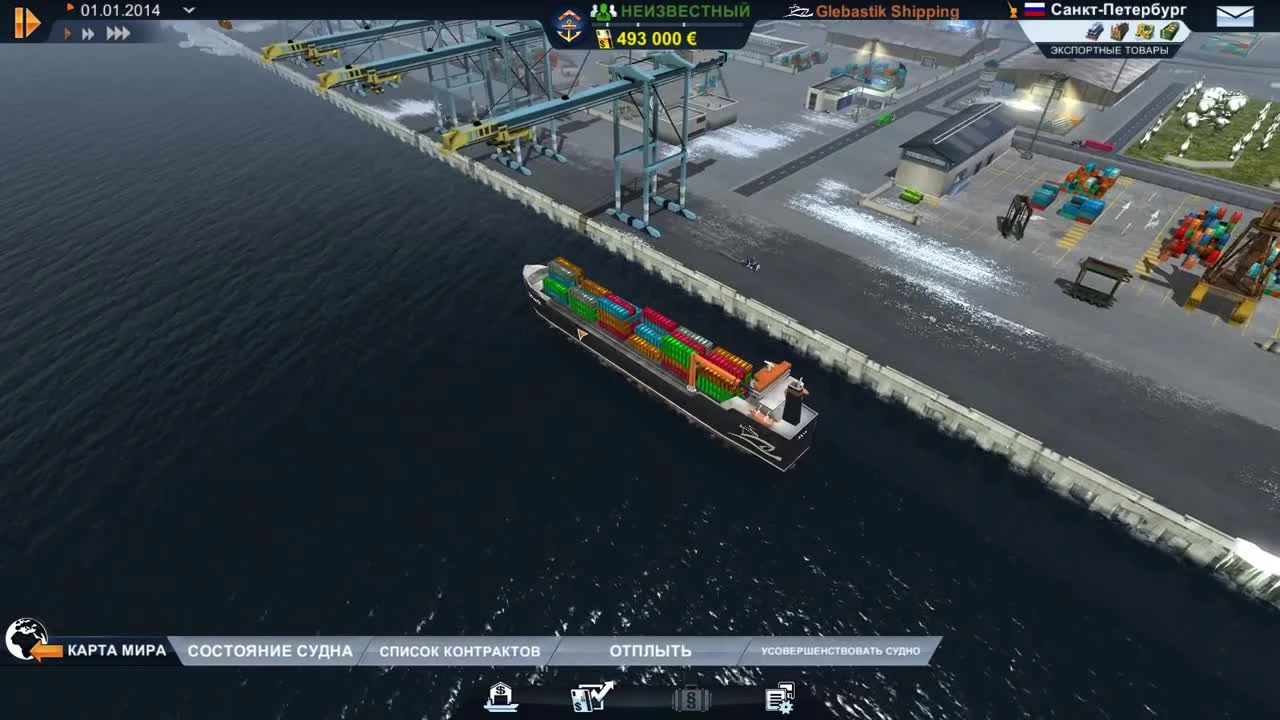The width and height of the screenshot is (1280, 720).
Task: Switch to the СОСТОЯНИЕ СУДНА tab
Action: pyautogui.click(x=272, y=650)
